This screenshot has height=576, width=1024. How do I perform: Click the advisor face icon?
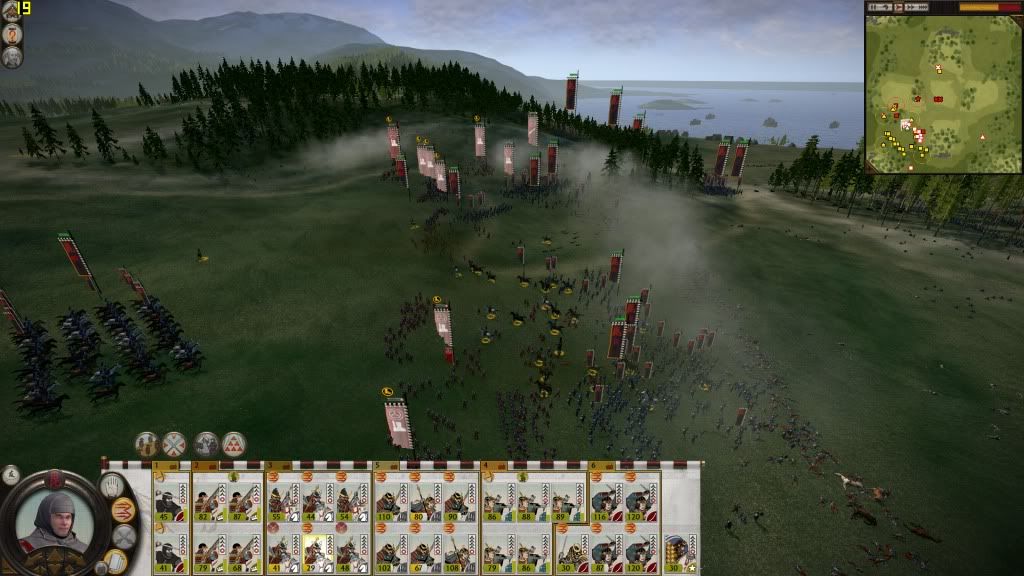12,57
